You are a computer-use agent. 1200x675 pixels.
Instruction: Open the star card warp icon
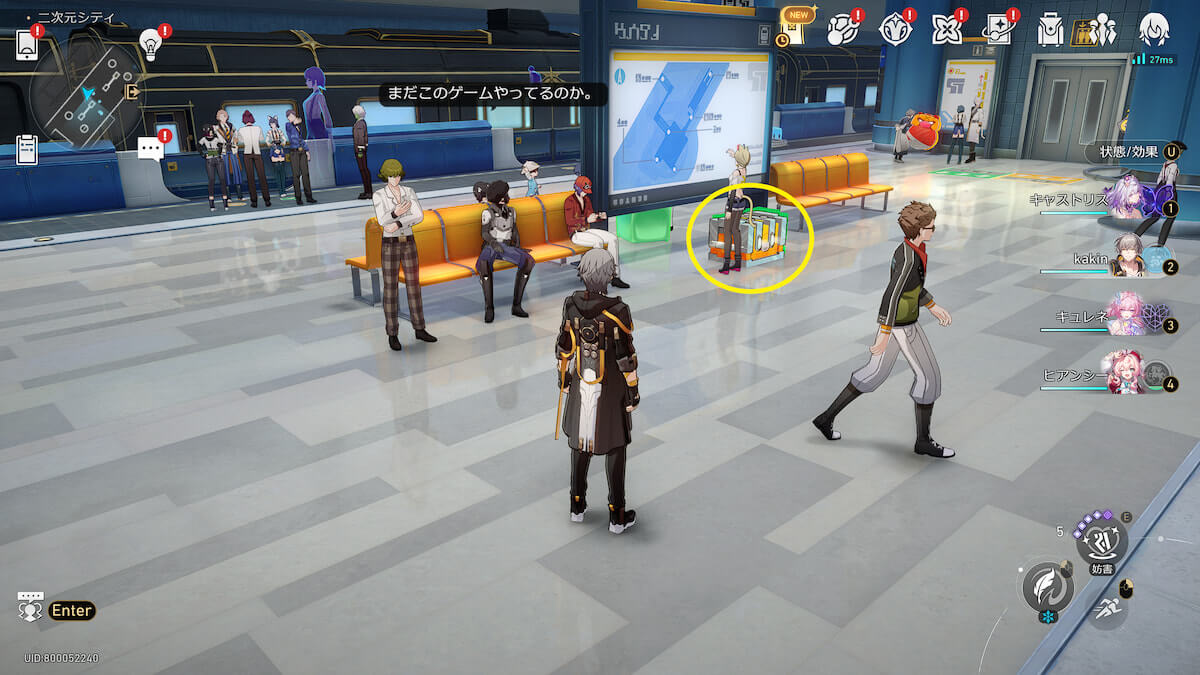tap(998, 30)
